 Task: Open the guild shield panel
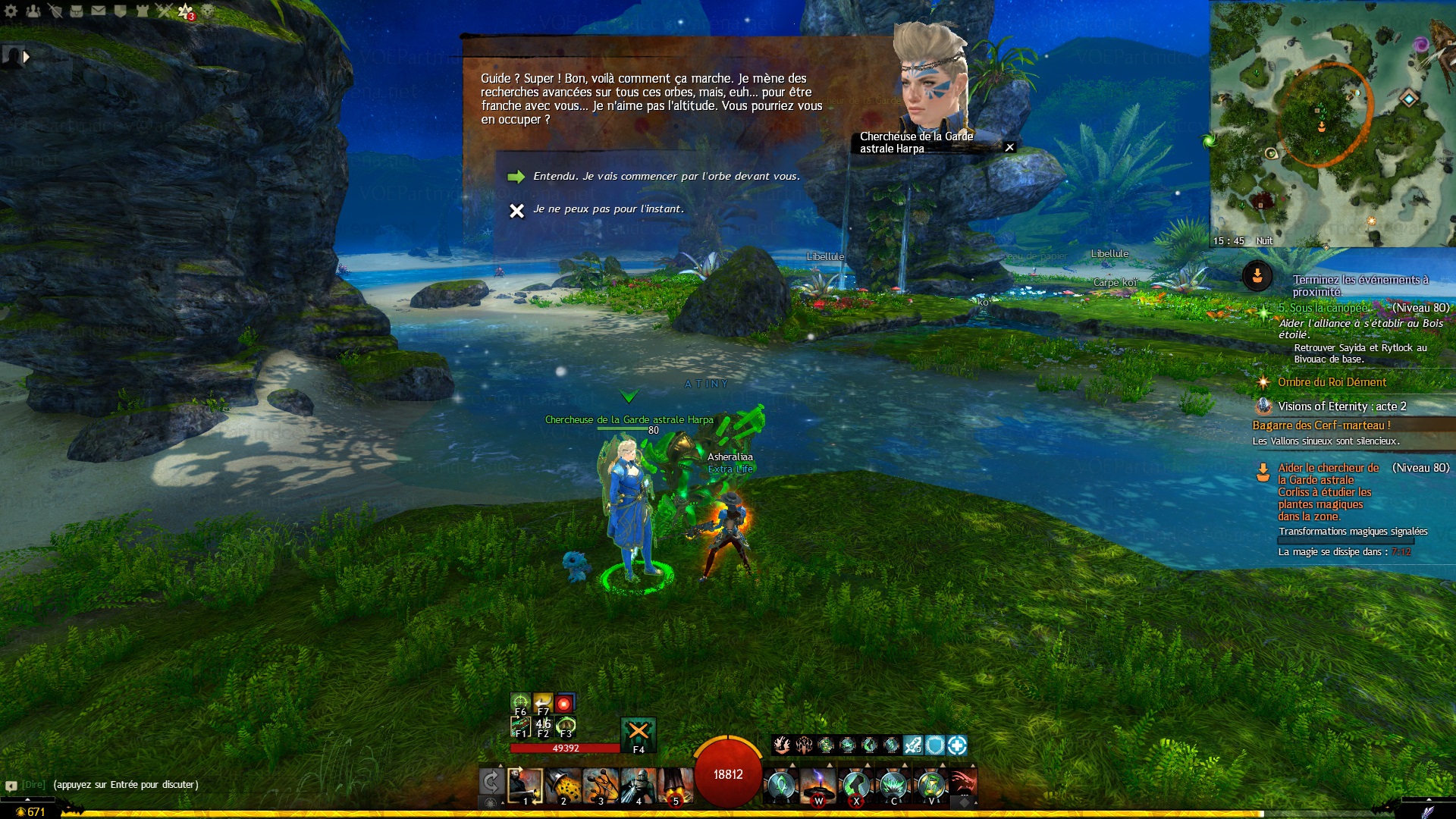(121, 11)
